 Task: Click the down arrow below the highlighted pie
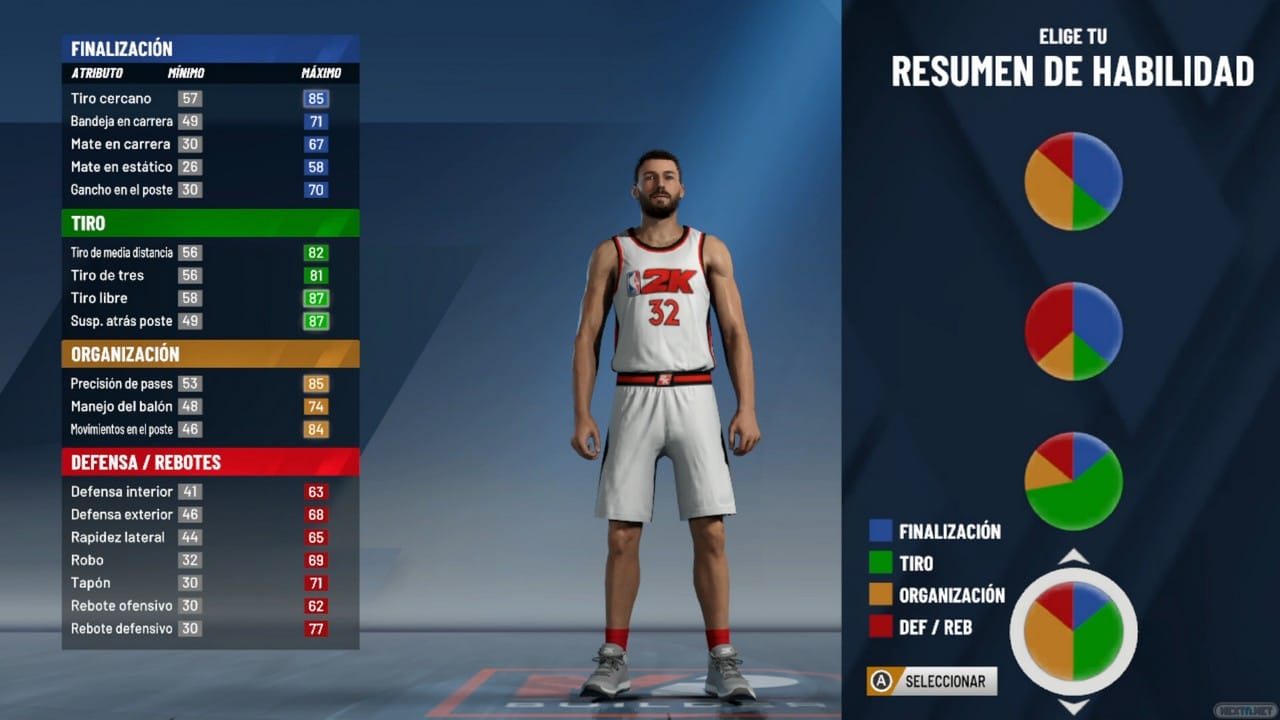(1073, 707)
